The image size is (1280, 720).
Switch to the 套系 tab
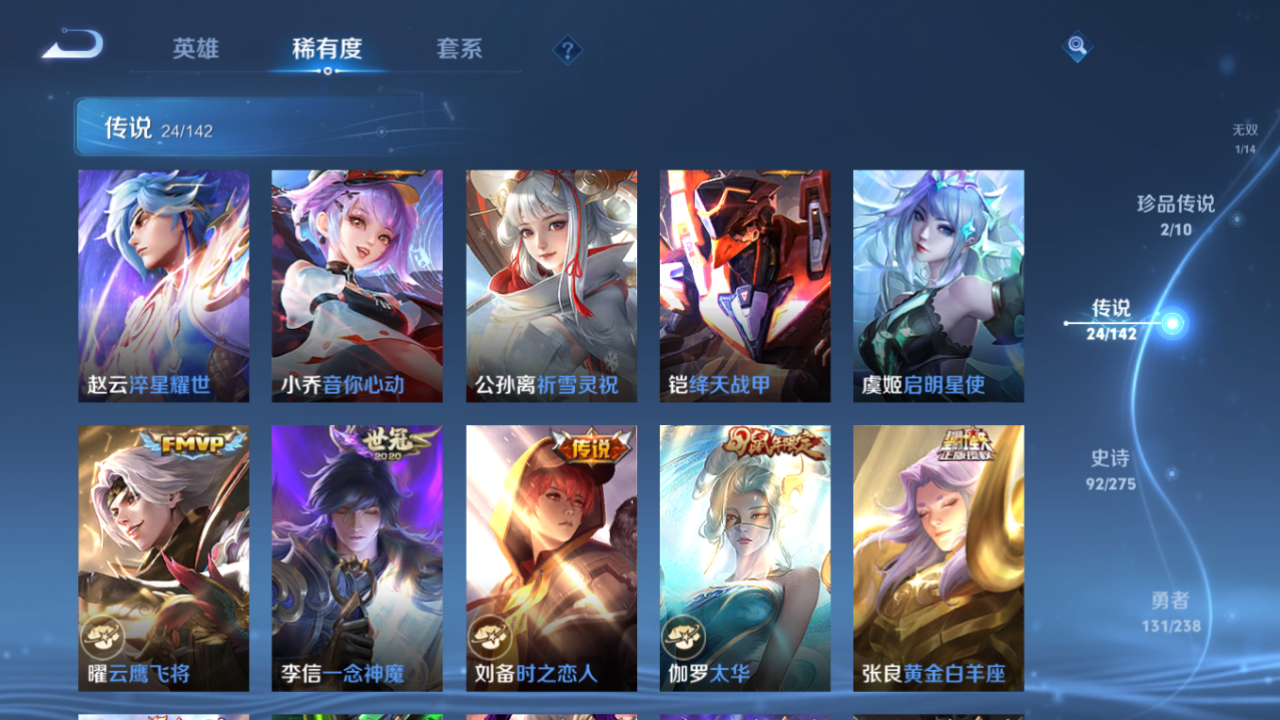[461, 49]
